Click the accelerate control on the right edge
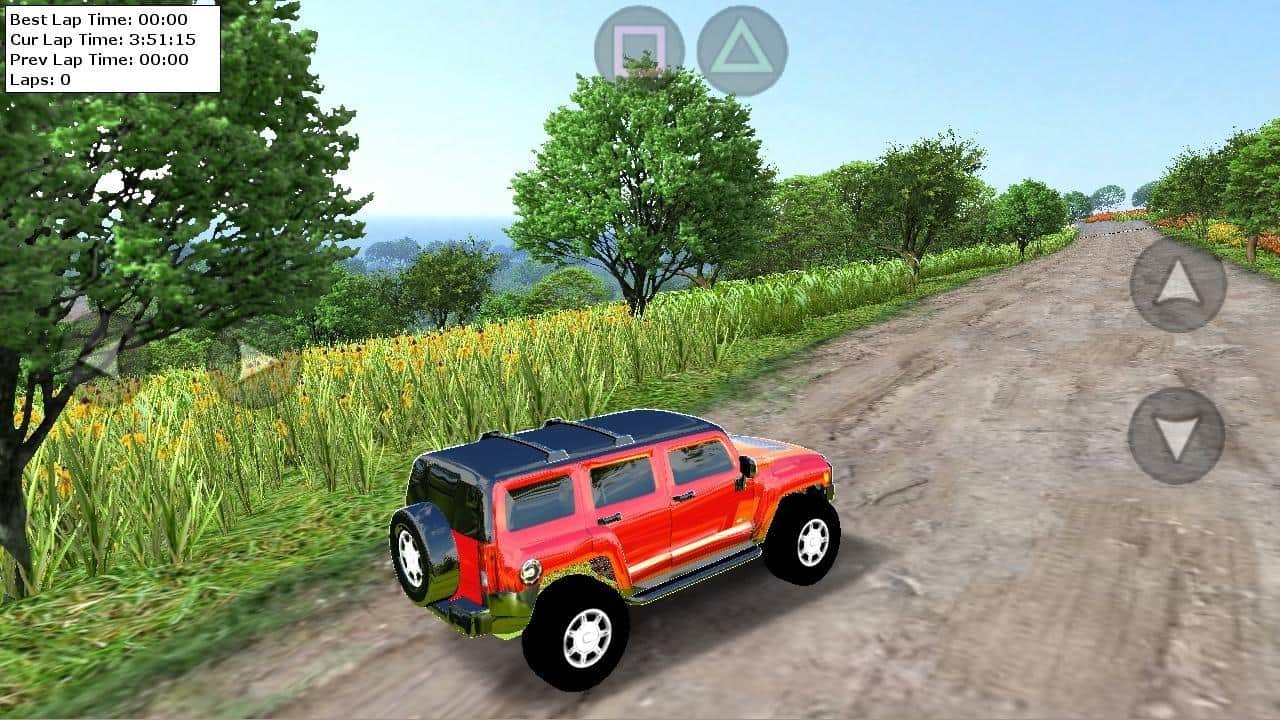Image resolution: width=1280 pixels, height=720 pixels. pyautogui.click(x=1178, y=284)
